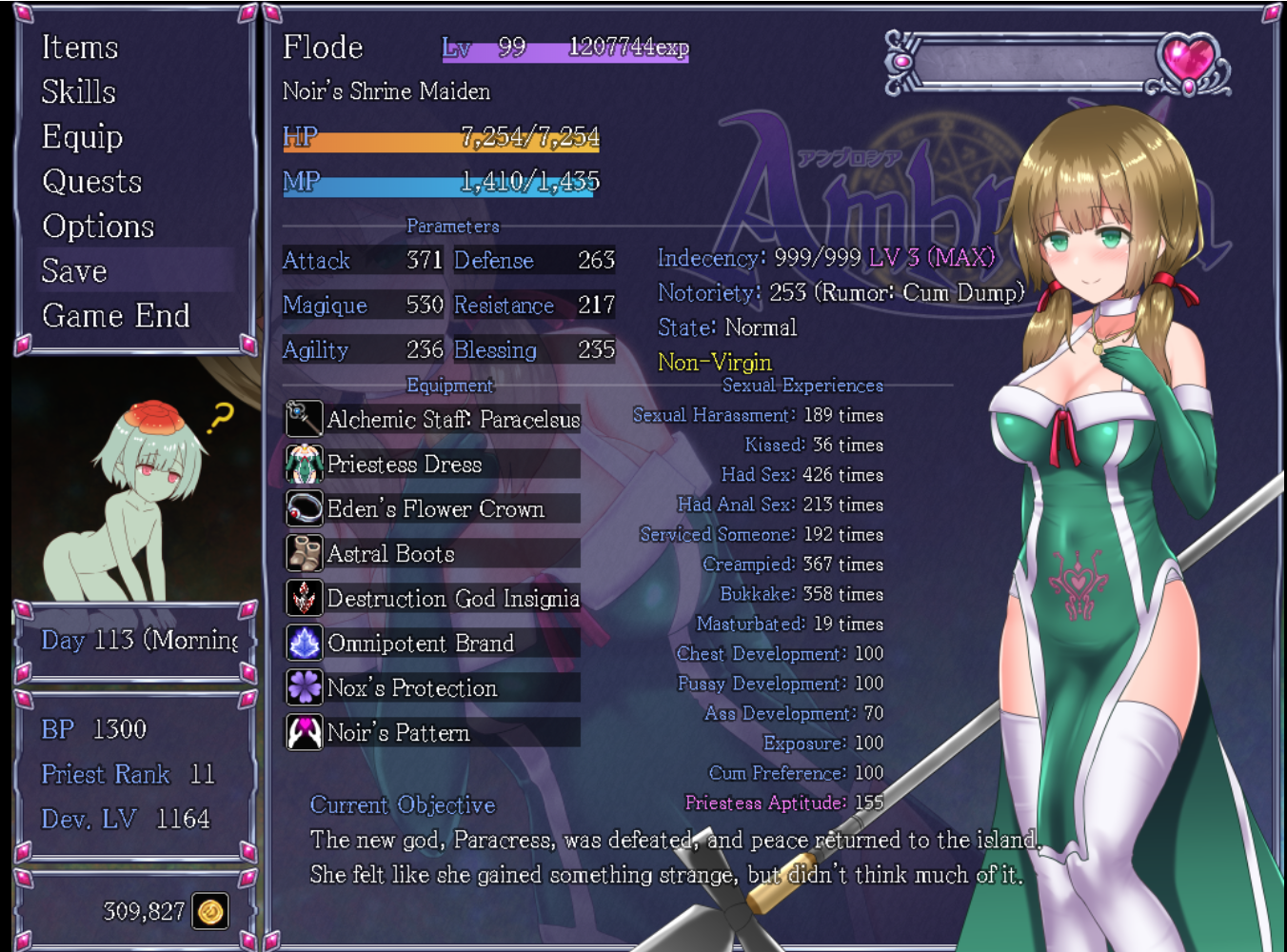Screen dimensions: 1287x952
Task: Select the Skills menu entry
Action: click(79, 92)
